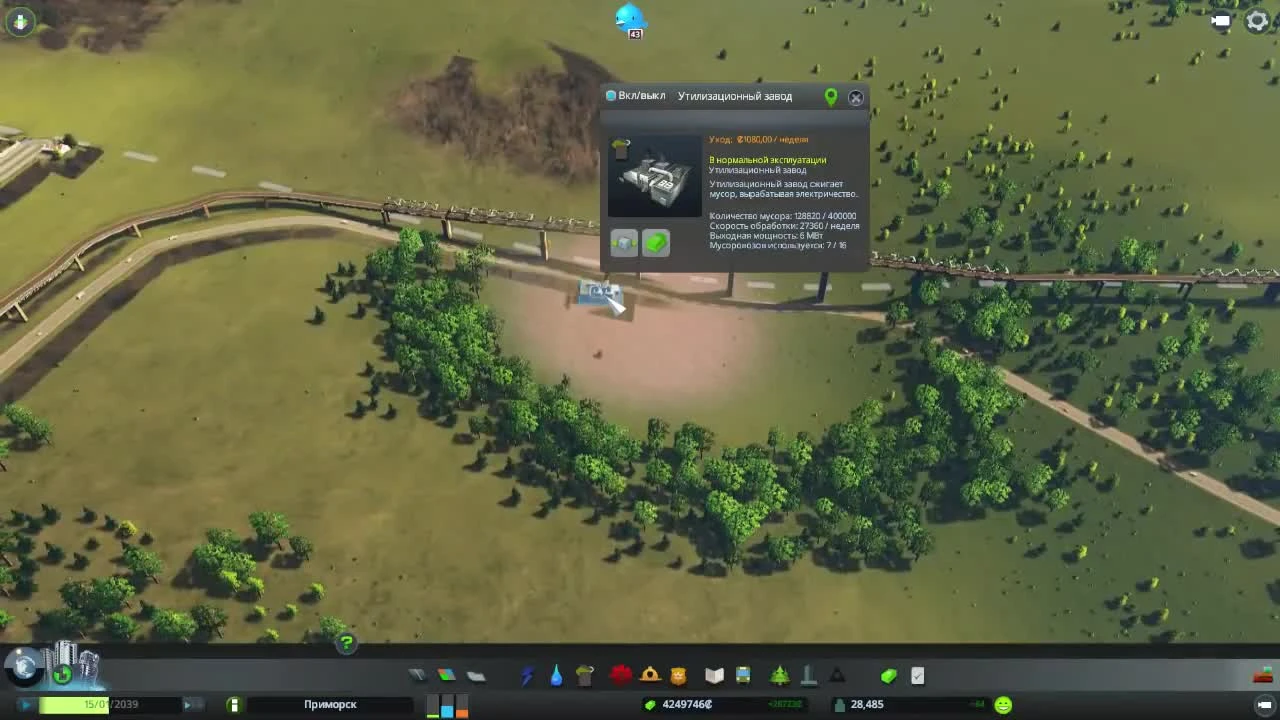Viewport: 1280px width, 720px height.
Task: Open the water and sewage menu
Action: (x=556, y=676)
